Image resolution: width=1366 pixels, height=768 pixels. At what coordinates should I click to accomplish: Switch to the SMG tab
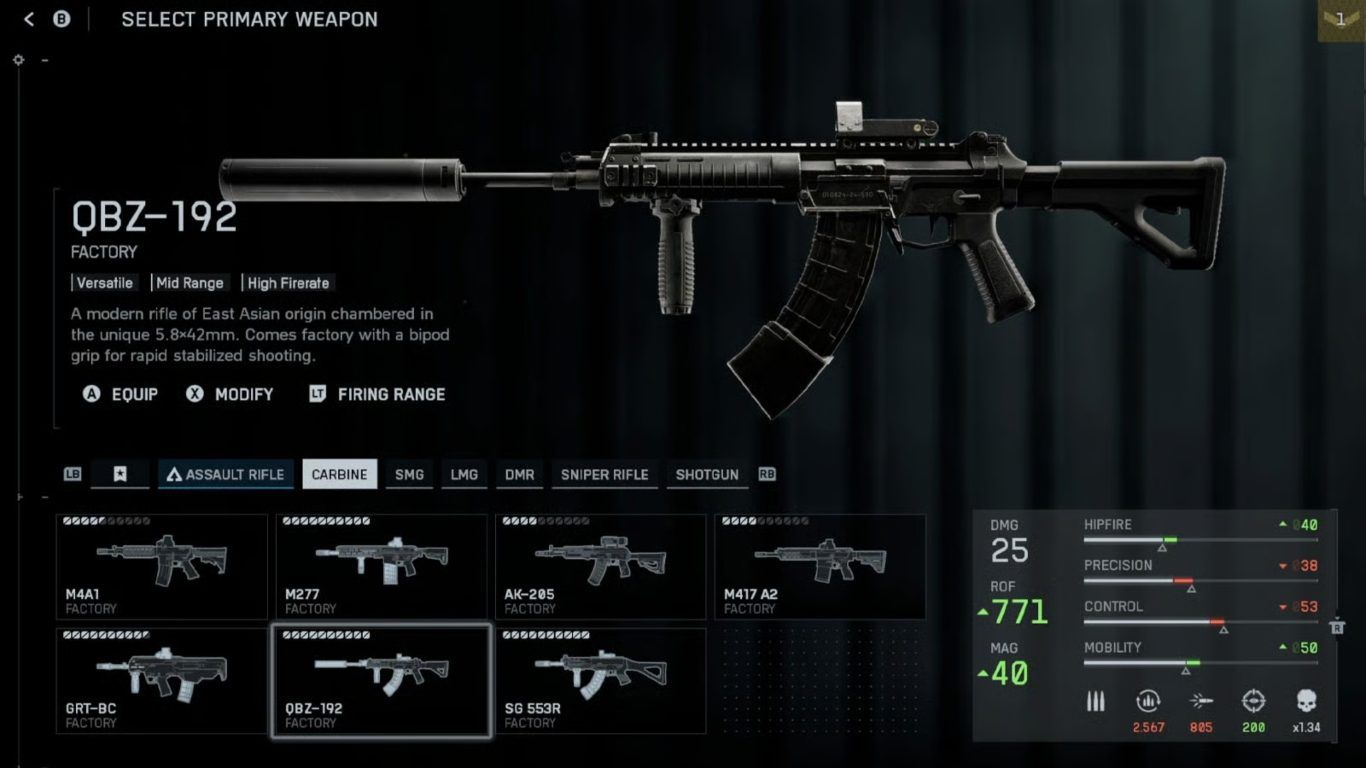409,474
